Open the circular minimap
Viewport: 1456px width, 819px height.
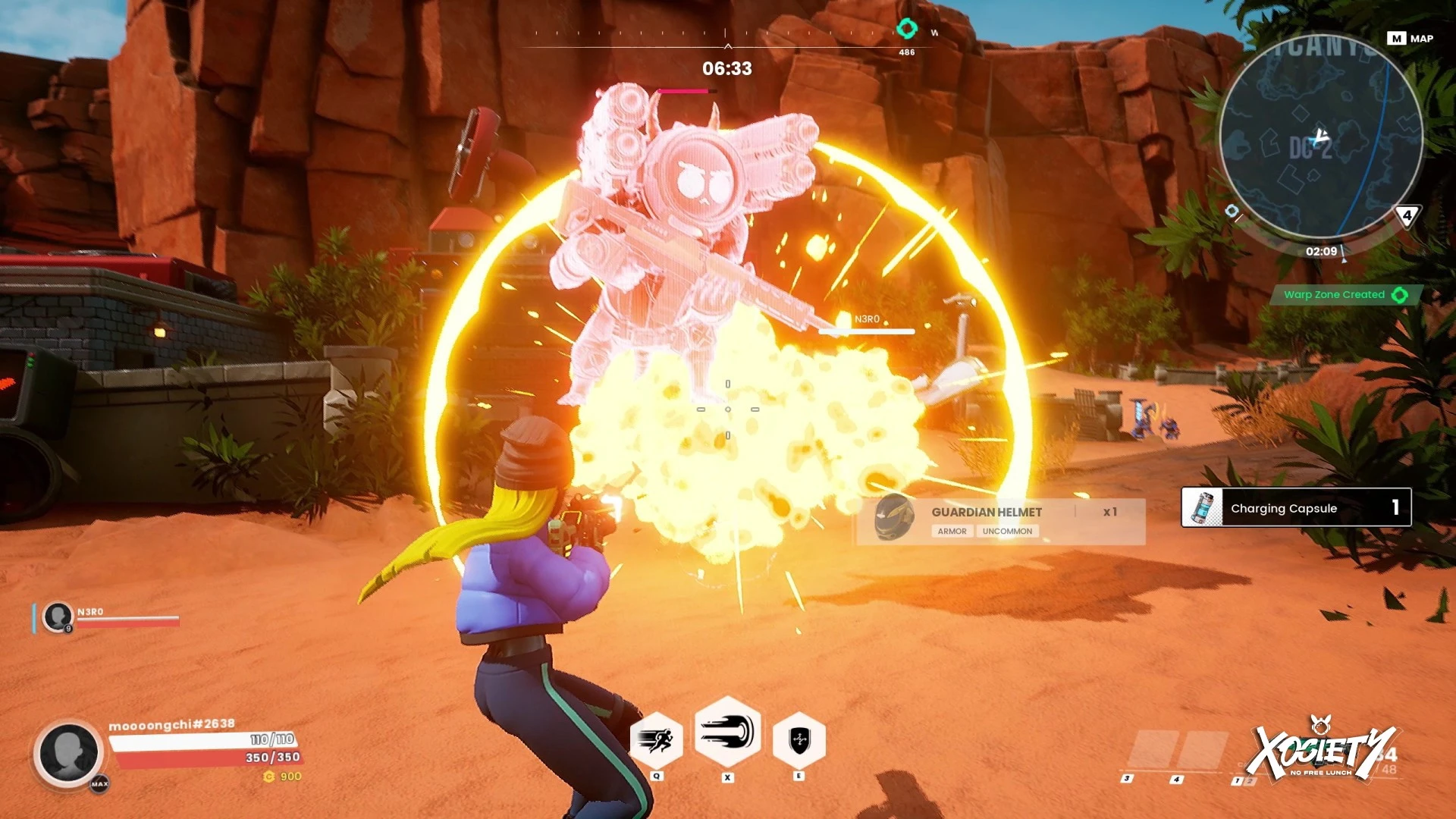click(1320, 138)
